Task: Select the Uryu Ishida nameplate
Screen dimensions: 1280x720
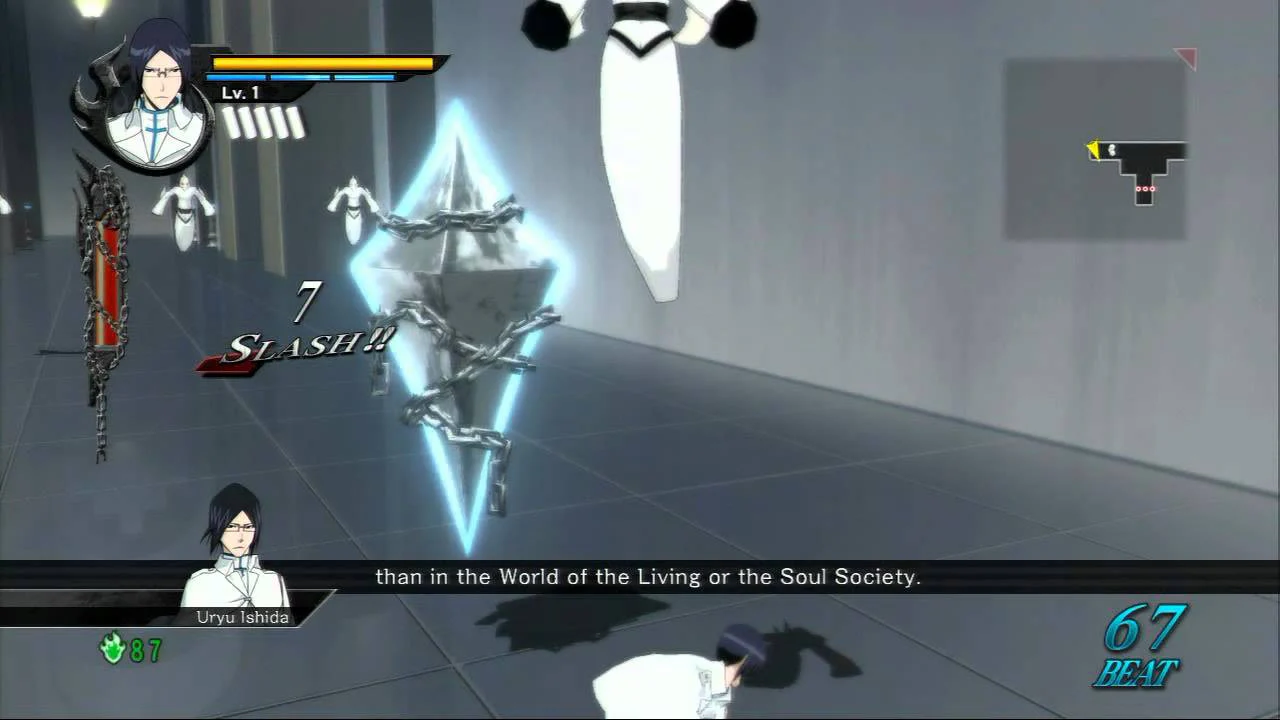Action: [243, 617]
